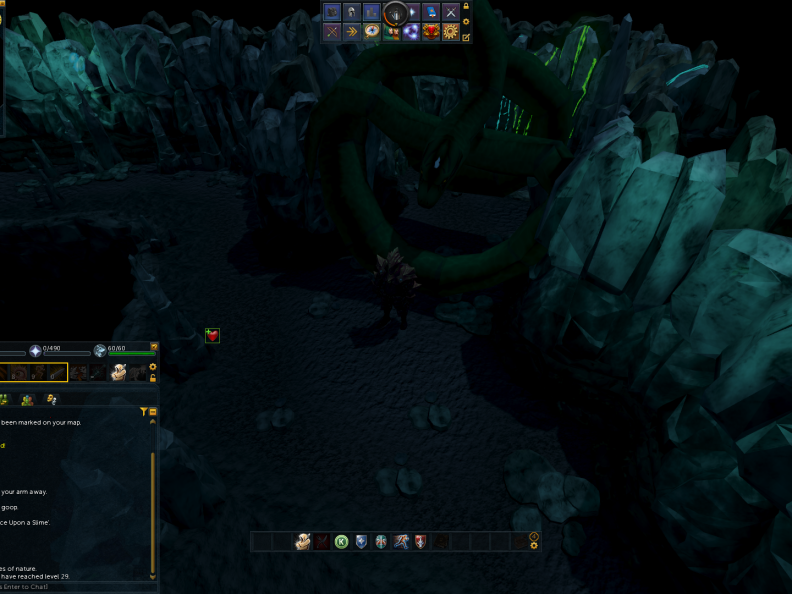
Task: Open the skills bar chart icon
Action: (x=372, y=12)
